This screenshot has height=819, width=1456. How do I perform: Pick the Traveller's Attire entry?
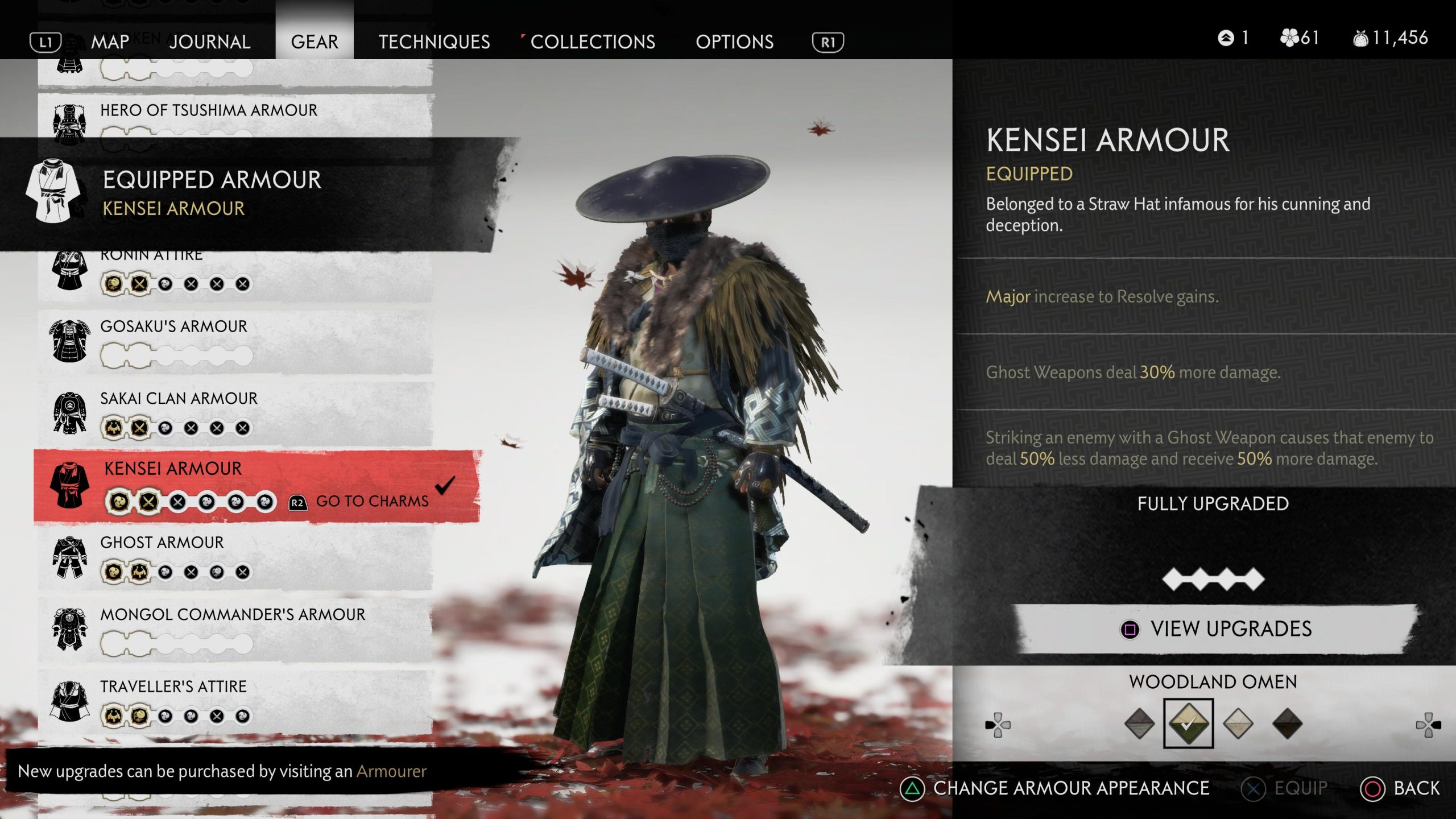coord(173,686)
